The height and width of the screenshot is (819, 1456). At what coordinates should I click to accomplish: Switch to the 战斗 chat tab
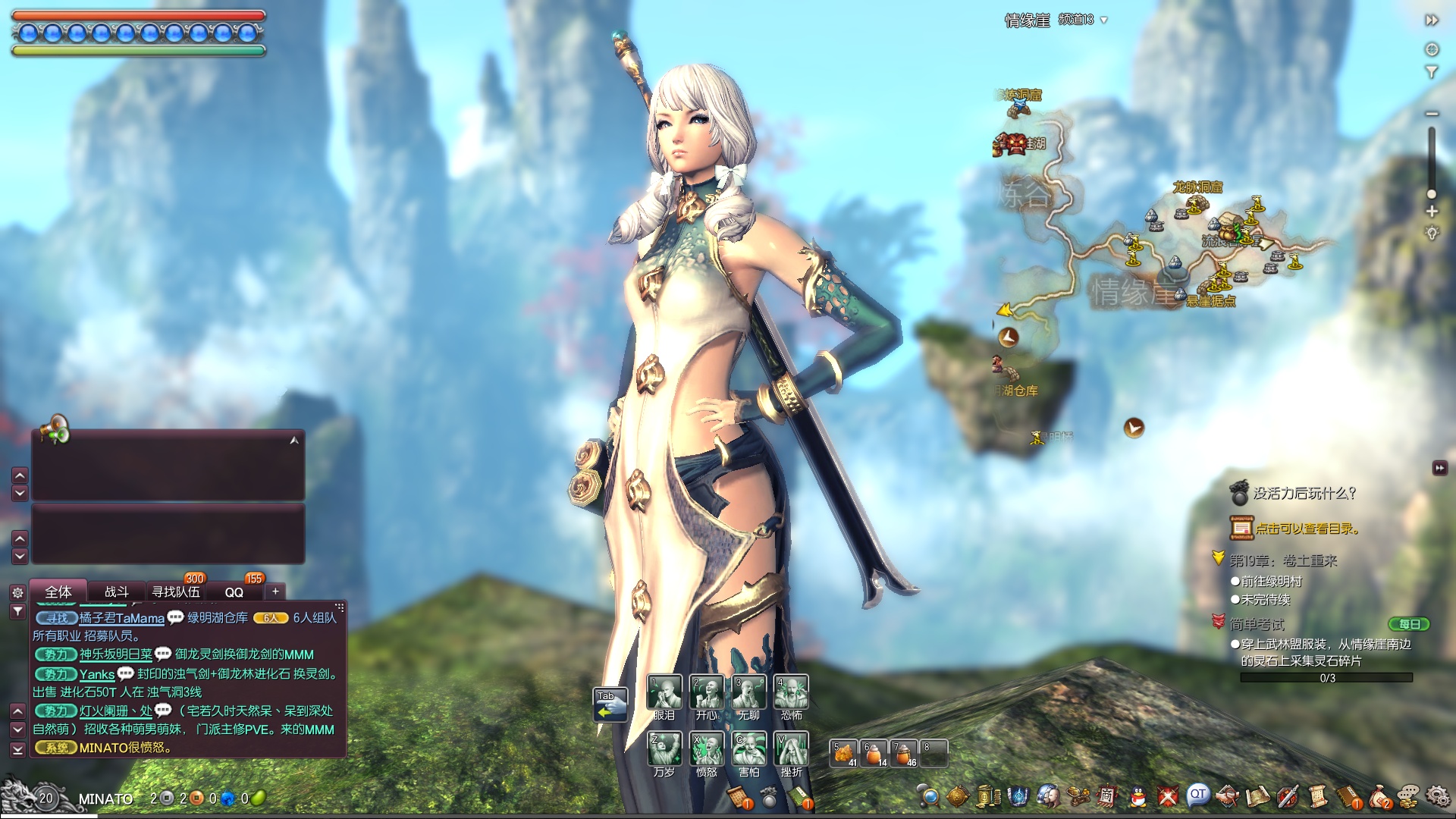116,591
